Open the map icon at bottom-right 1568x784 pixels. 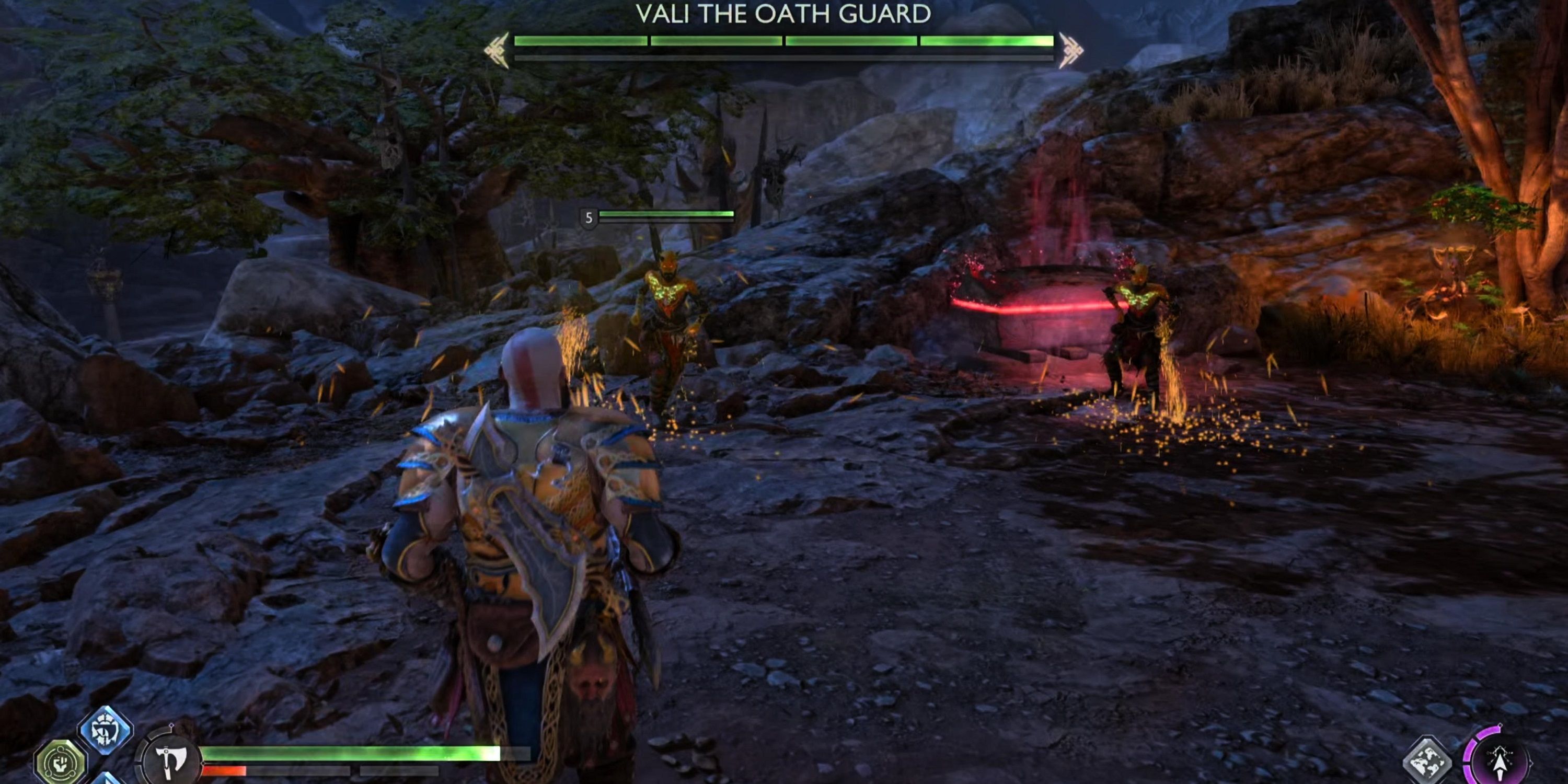click(x=1427, y=759)
